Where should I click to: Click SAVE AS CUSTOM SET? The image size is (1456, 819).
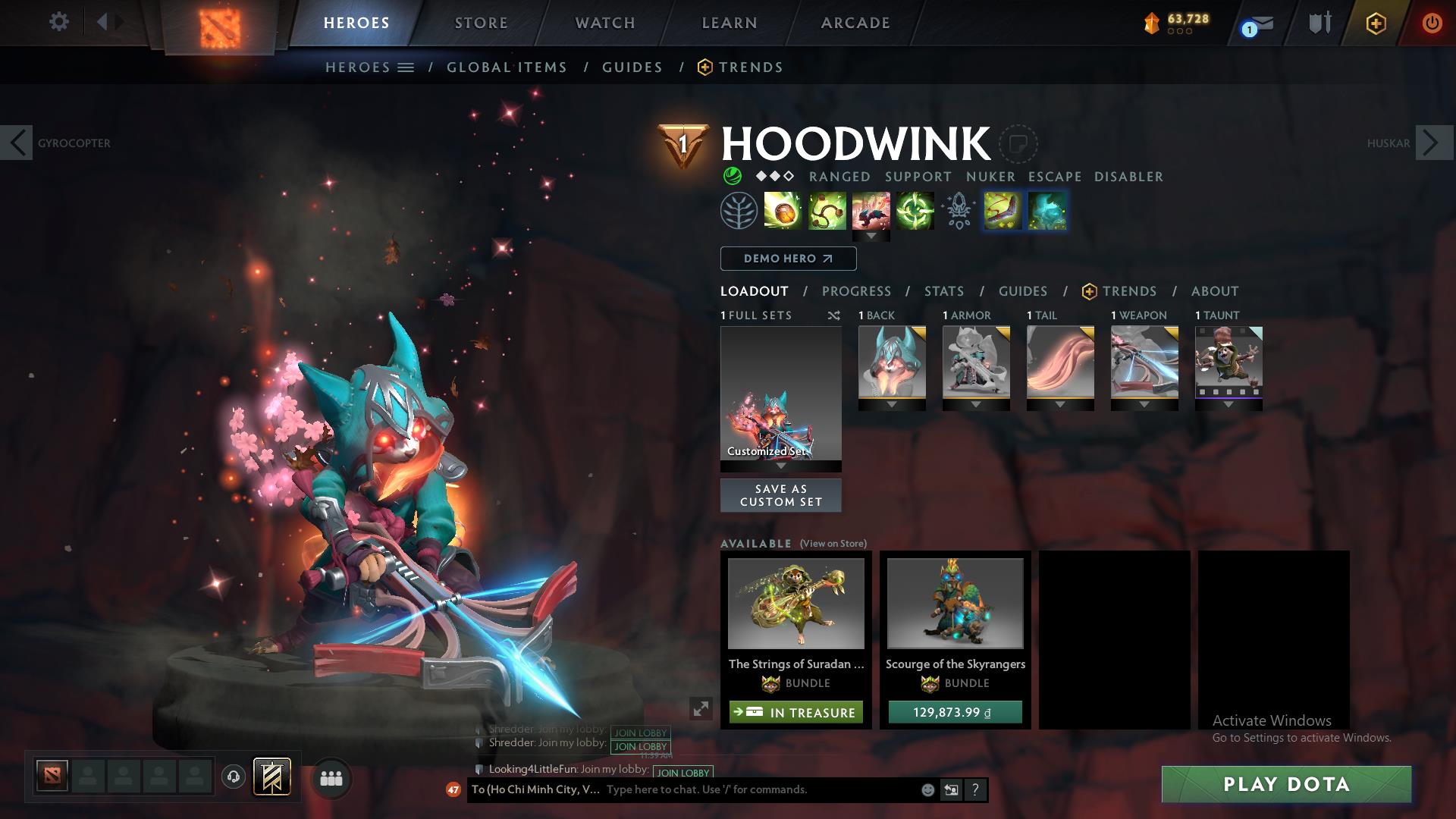[780, 494]
